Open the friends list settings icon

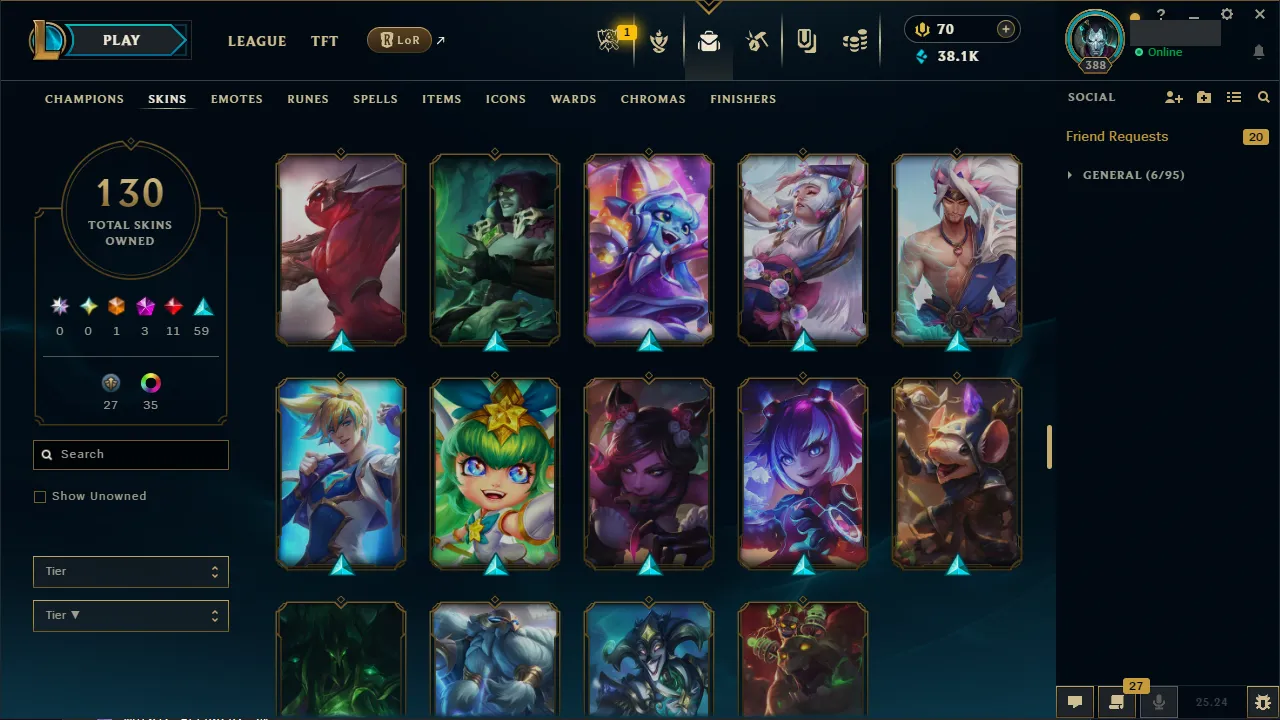click(1234, 97)
